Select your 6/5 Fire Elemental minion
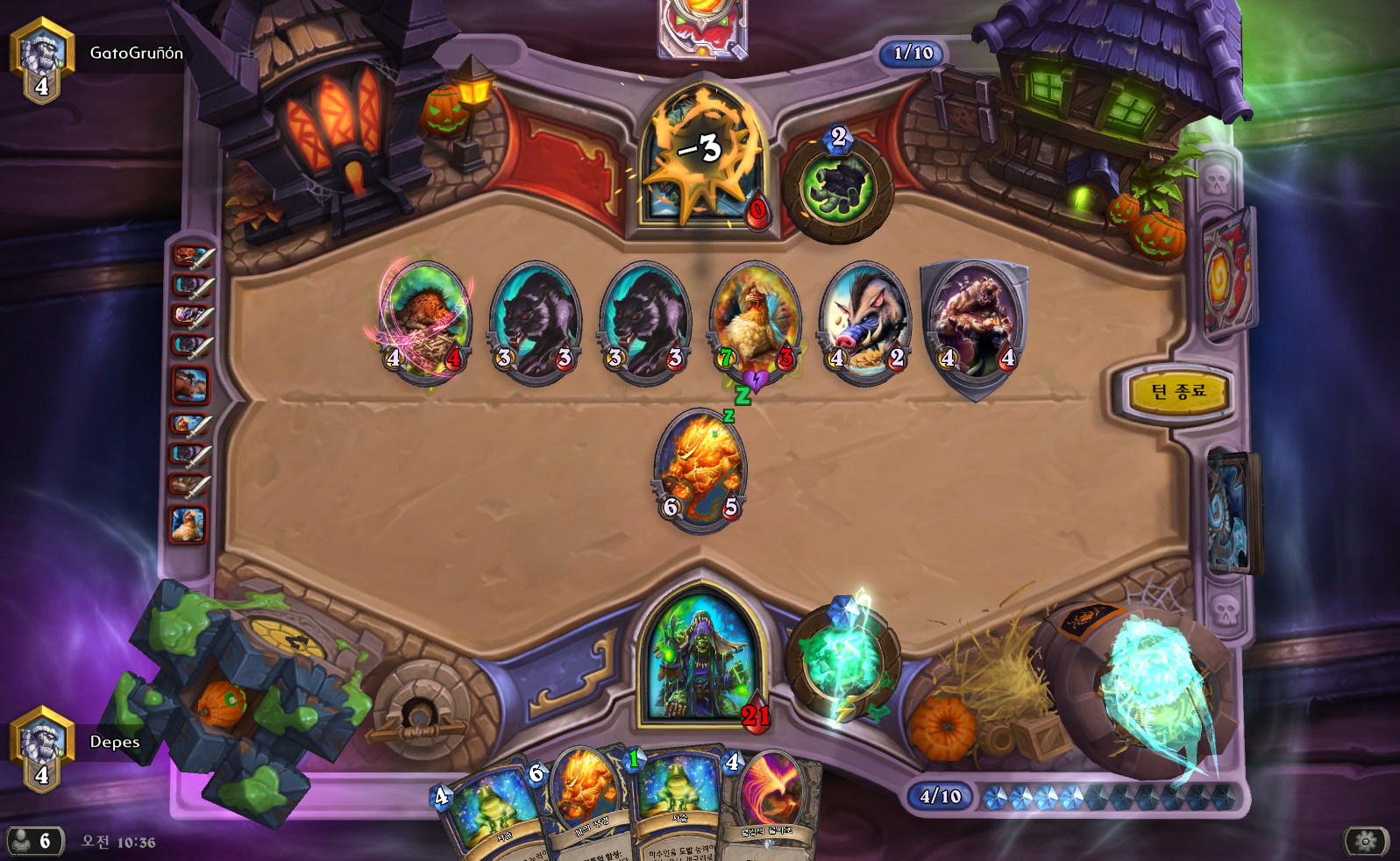Viewport: 1400px width, 861px height. pos(700,467)
